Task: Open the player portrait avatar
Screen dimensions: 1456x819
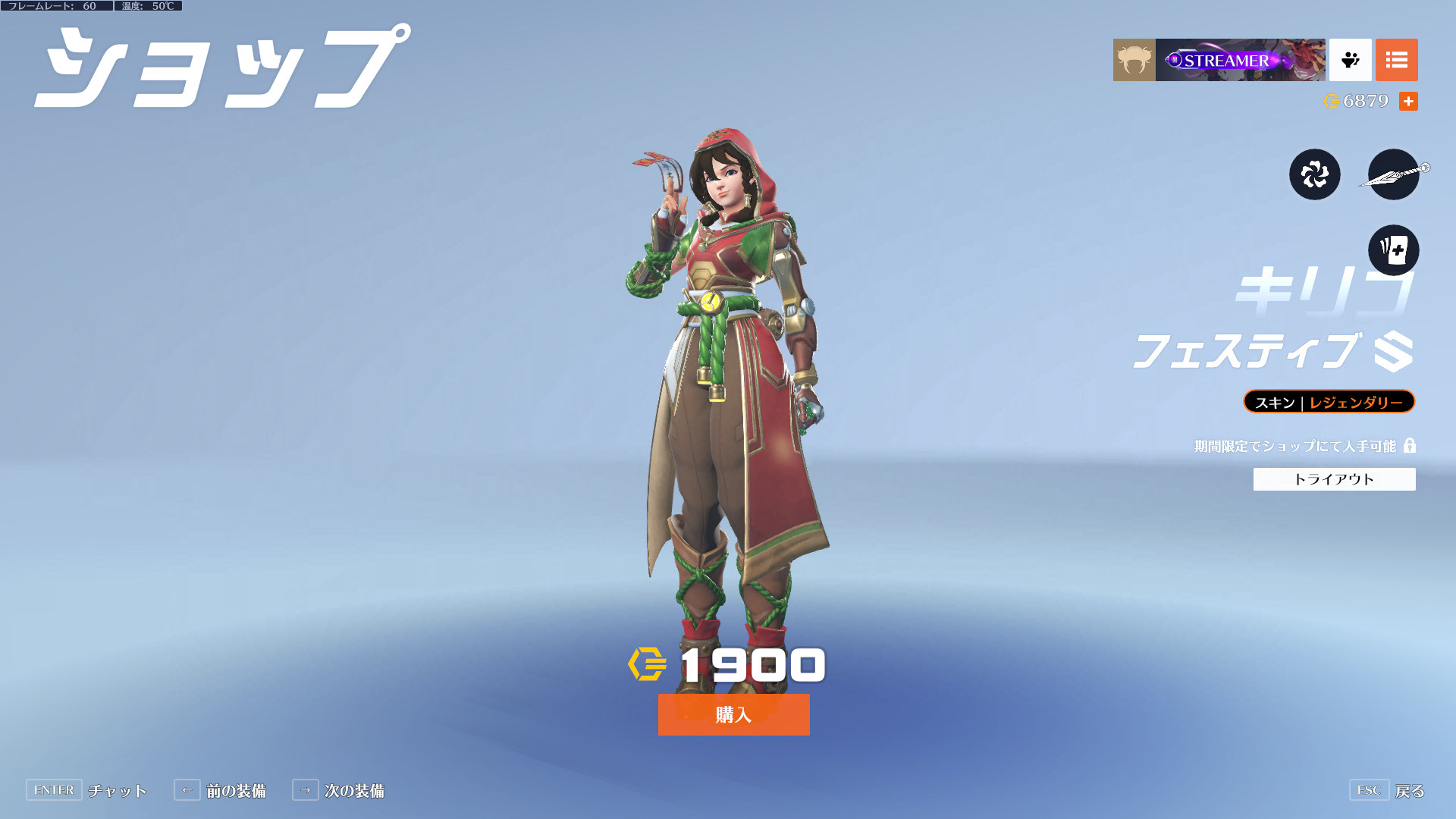Action: point(1134,60)
